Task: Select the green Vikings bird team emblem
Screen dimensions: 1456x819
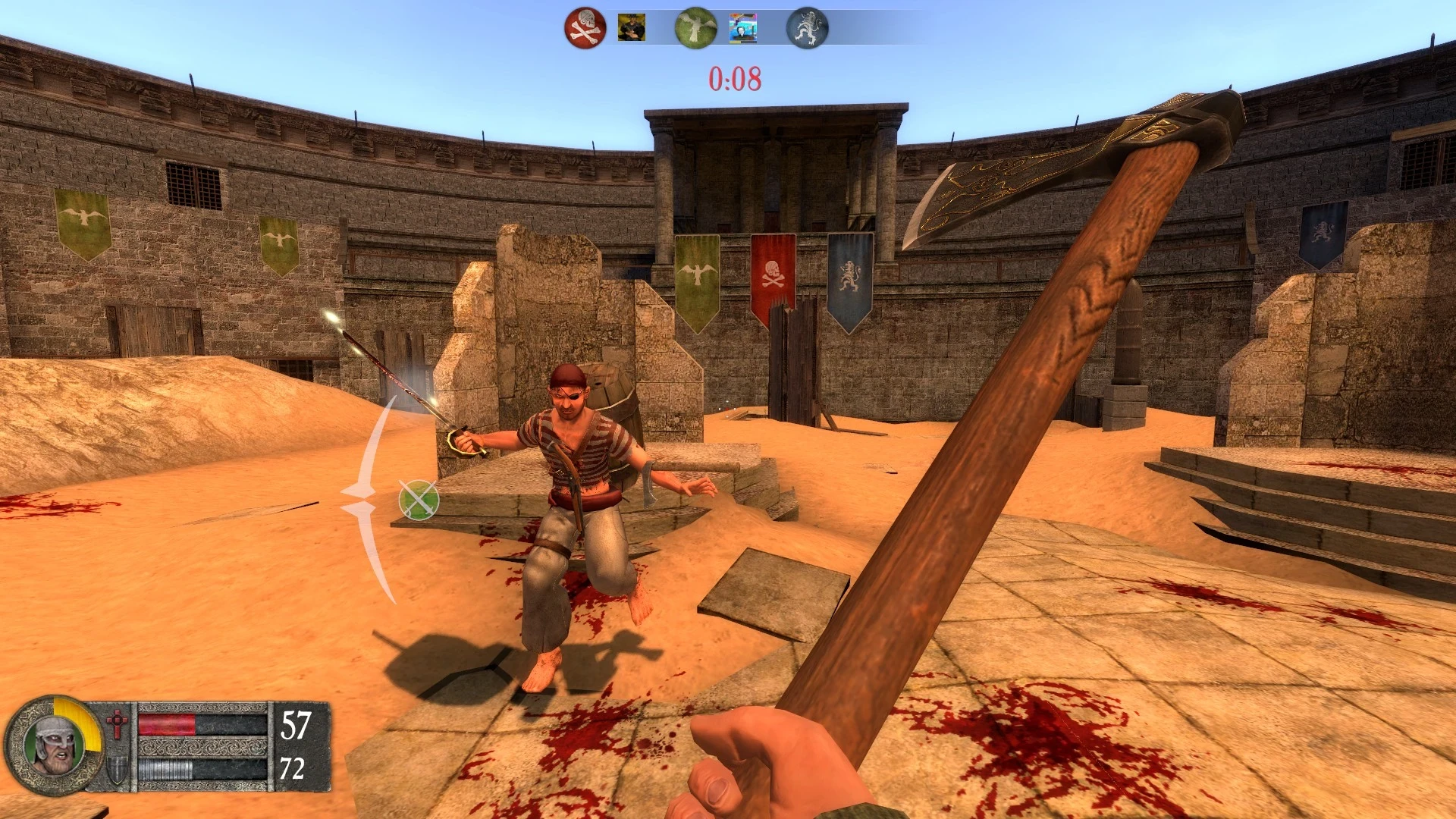Action: tap(695, 28)
